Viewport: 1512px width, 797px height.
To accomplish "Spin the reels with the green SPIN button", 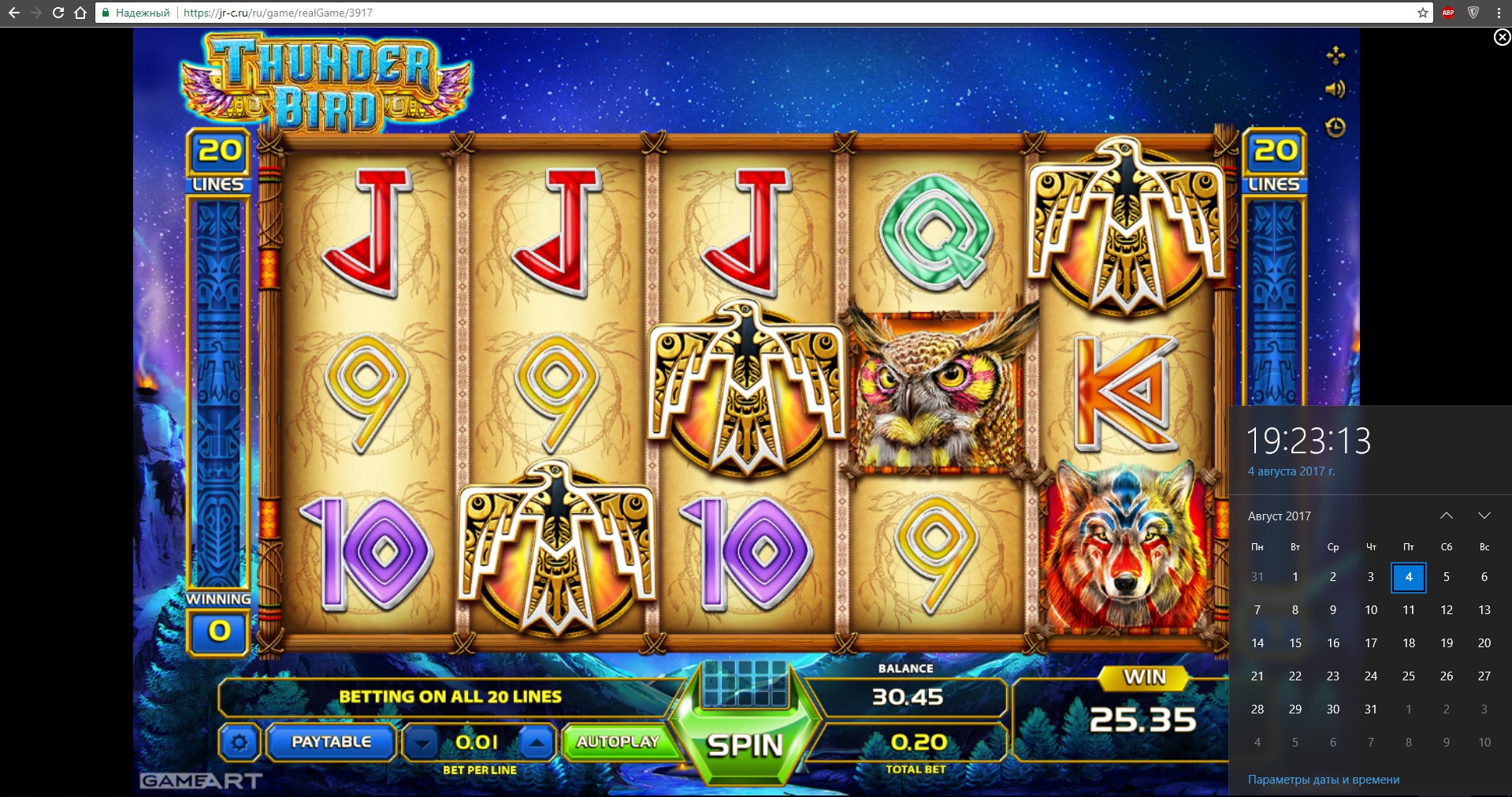I will [x=745, y=744].
